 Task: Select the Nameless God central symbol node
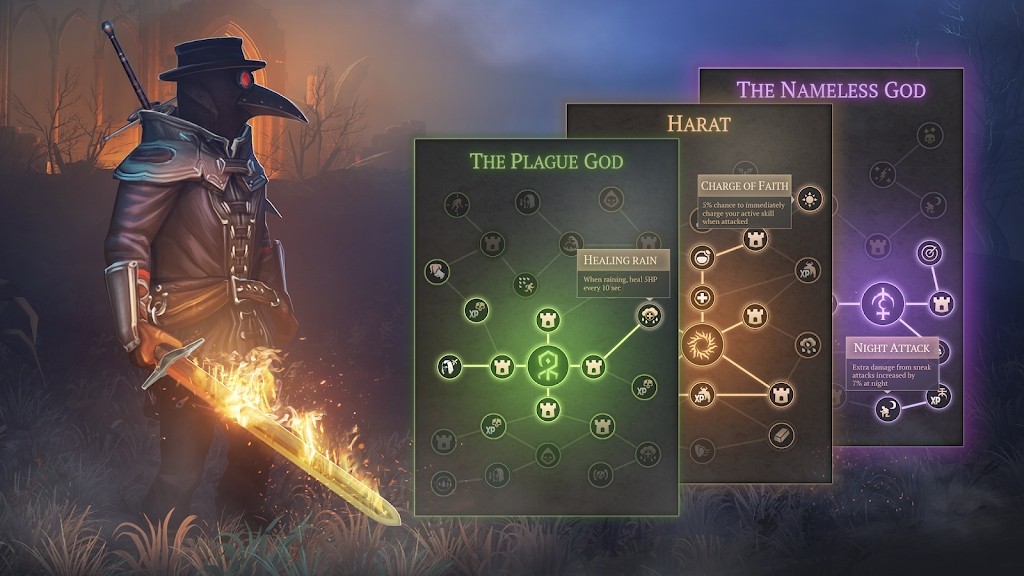pyautogui.click(x=882, y=302)
